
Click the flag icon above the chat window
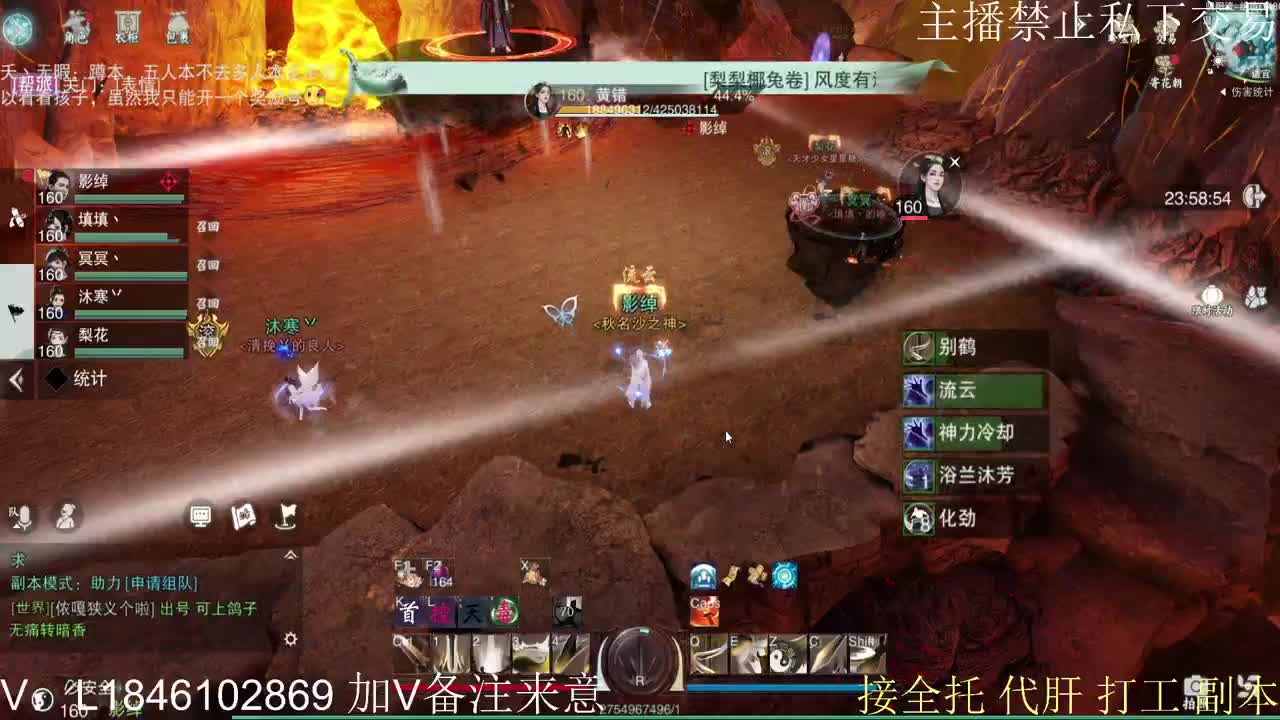click(287, 516)
